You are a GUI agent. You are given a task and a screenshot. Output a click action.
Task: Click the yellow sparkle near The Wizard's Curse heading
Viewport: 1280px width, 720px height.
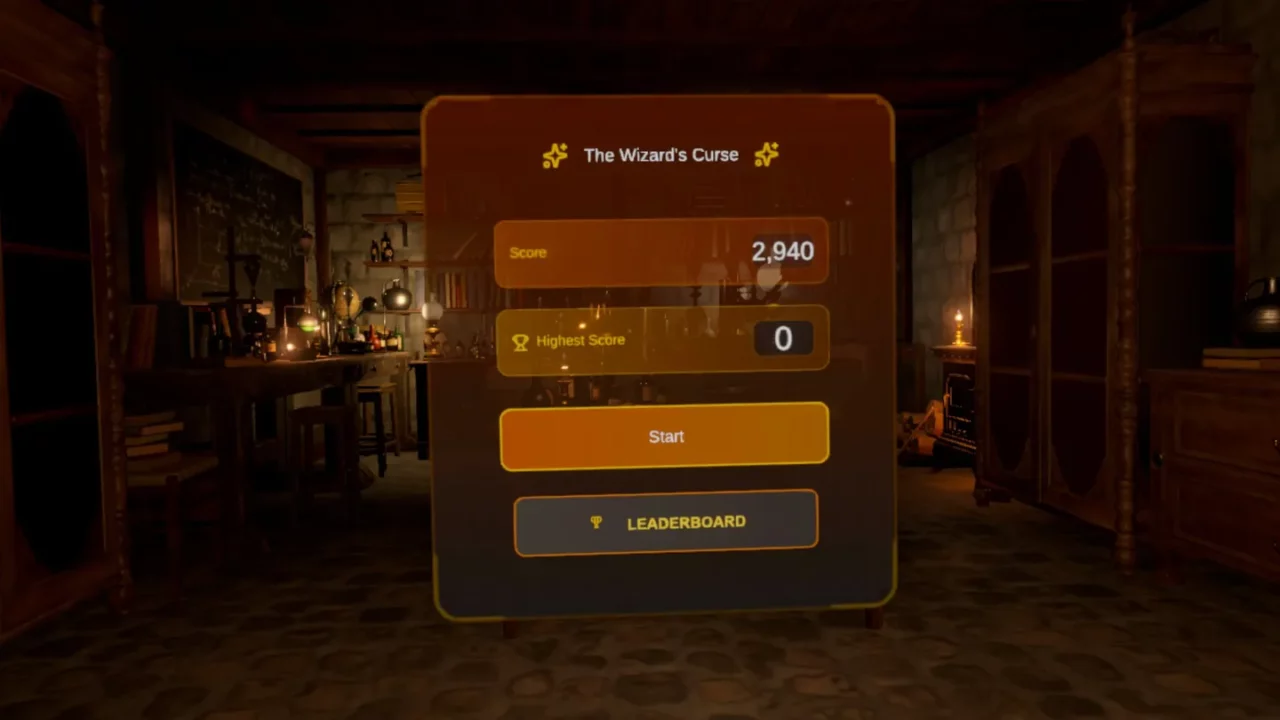click(x=556, y=155)
